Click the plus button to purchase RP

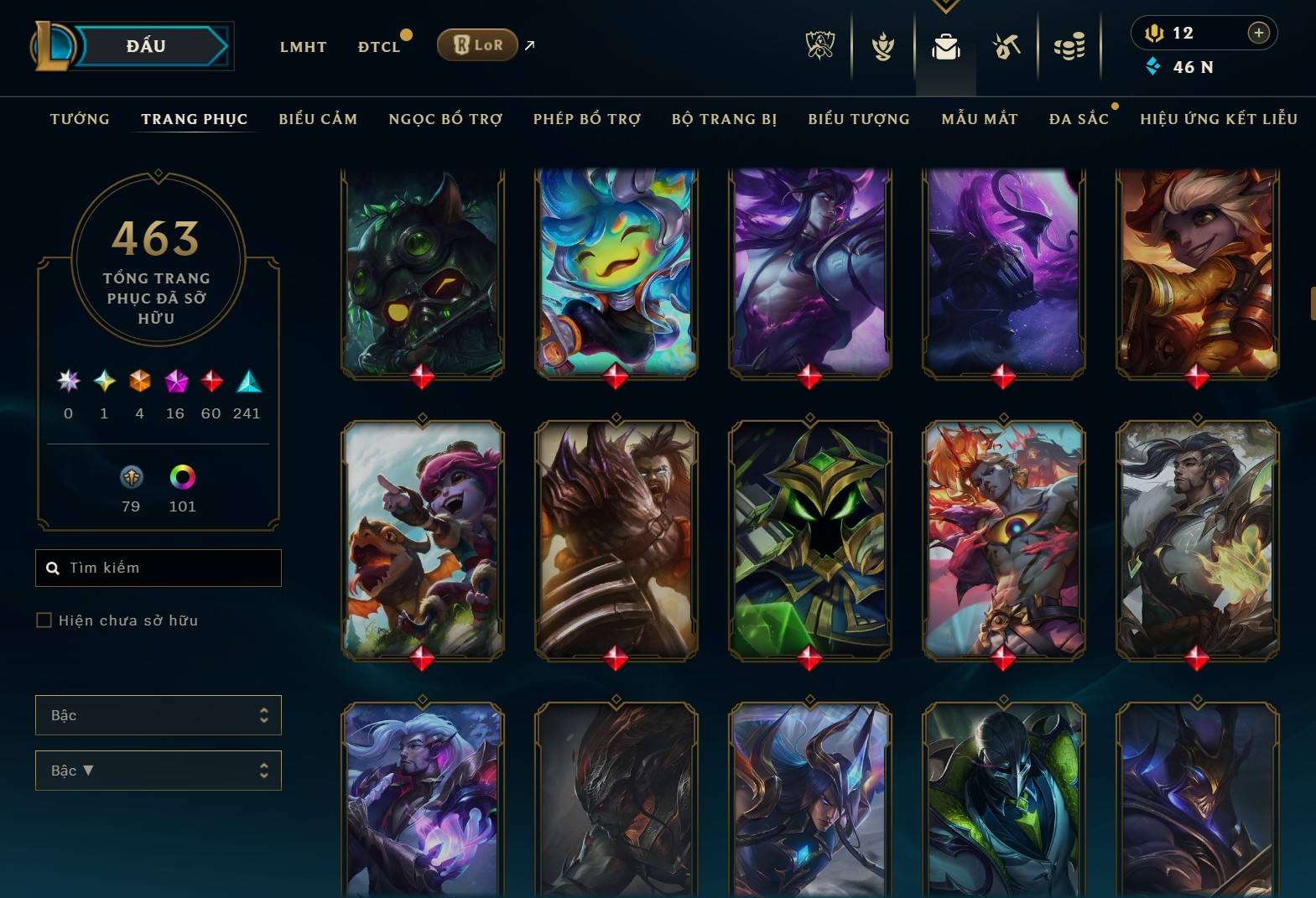click(1258, 33)
